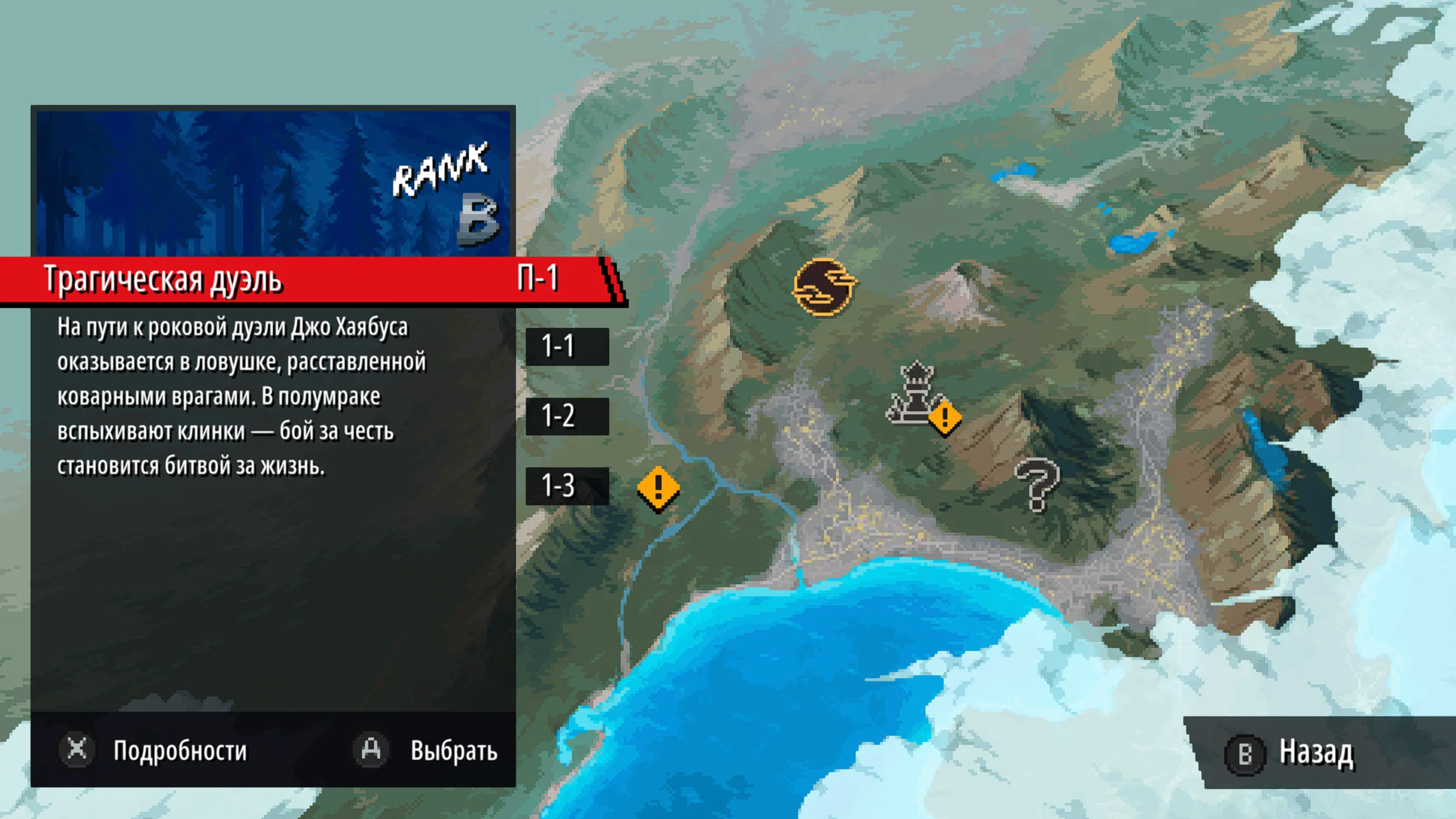Confirm with the Выбрать button

[x=427, y=750]
